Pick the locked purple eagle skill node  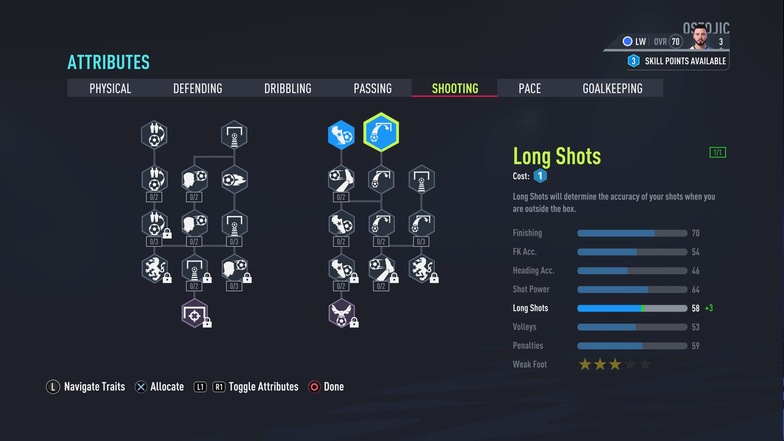tap(341, 314)
